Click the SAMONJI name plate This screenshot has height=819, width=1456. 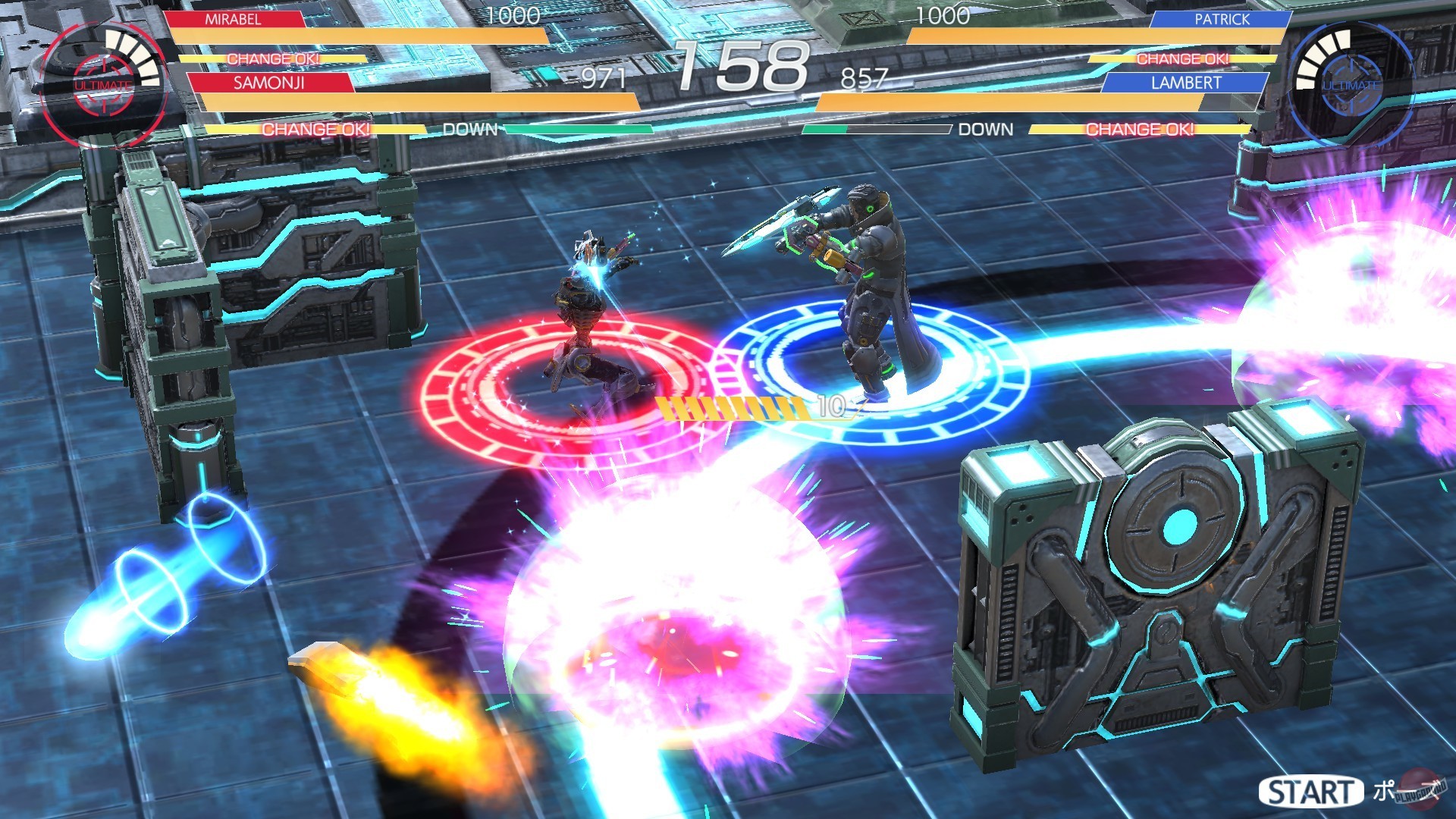tap(270, 82)
